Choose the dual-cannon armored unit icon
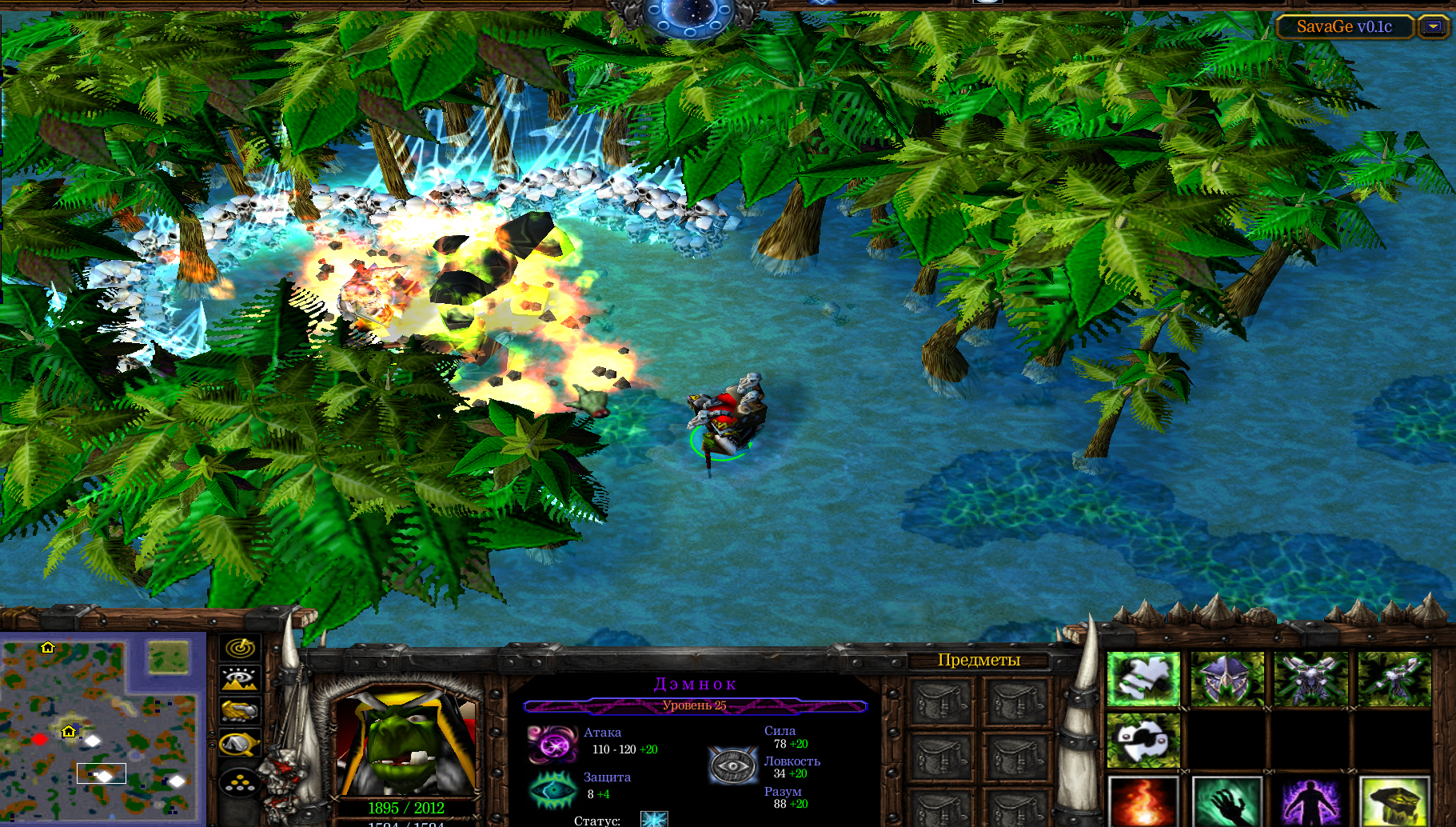The height and width of the screenshot is (827, 1456). tap(1311, 679)
